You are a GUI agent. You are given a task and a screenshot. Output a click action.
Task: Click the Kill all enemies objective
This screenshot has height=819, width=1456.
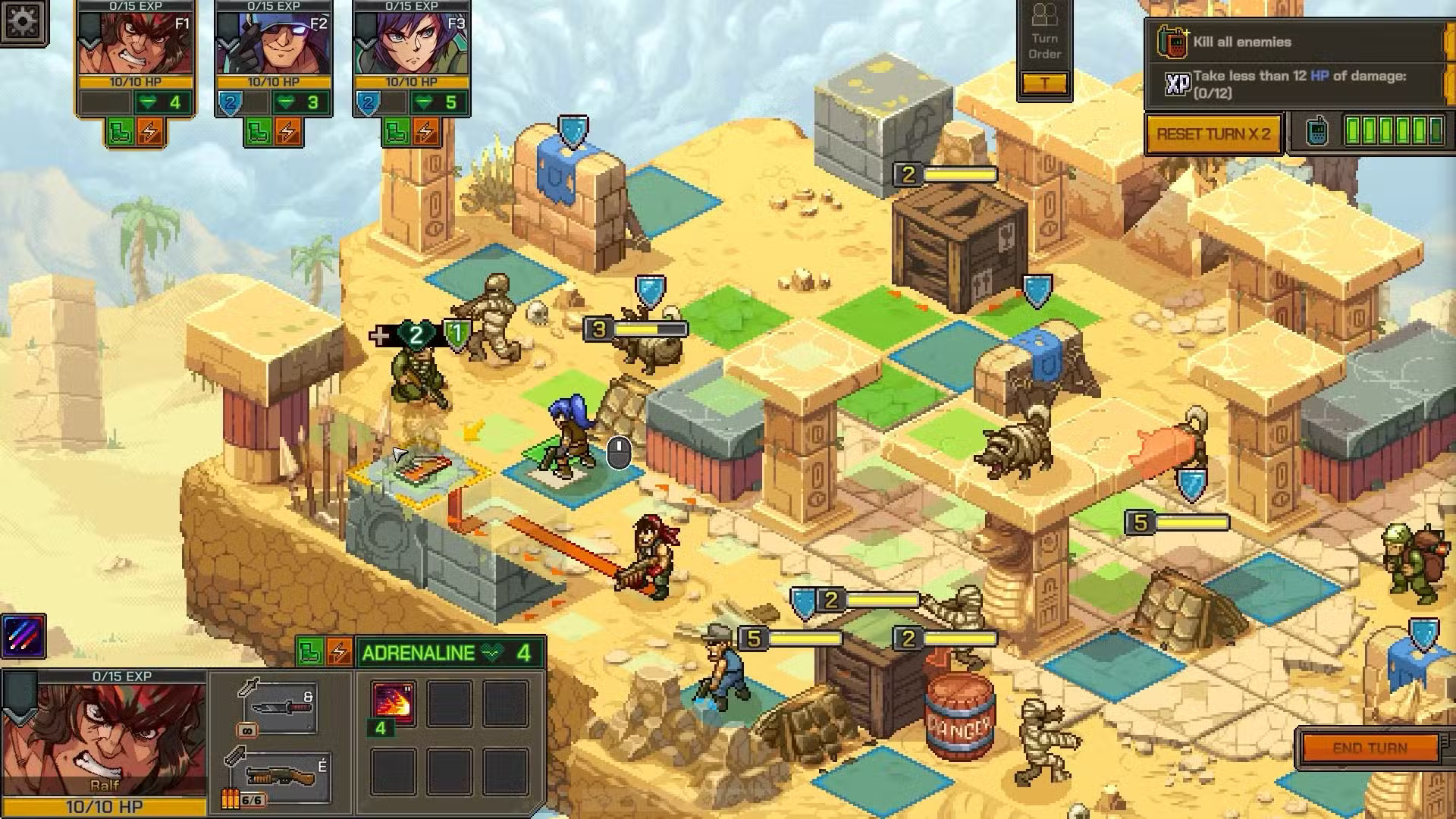tap(1241, 42)
